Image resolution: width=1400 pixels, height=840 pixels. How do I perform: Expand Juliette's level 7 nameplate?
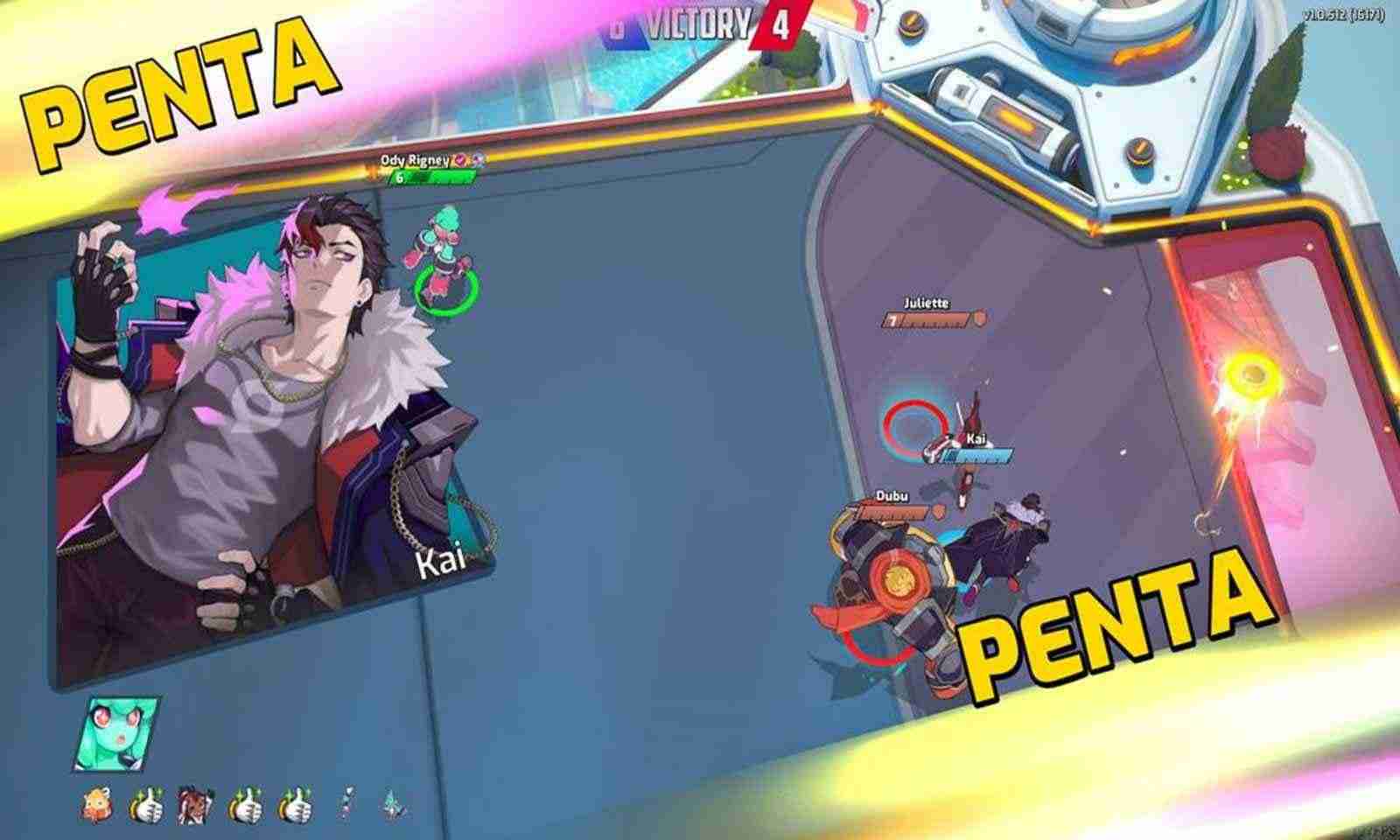coord(927,312)
